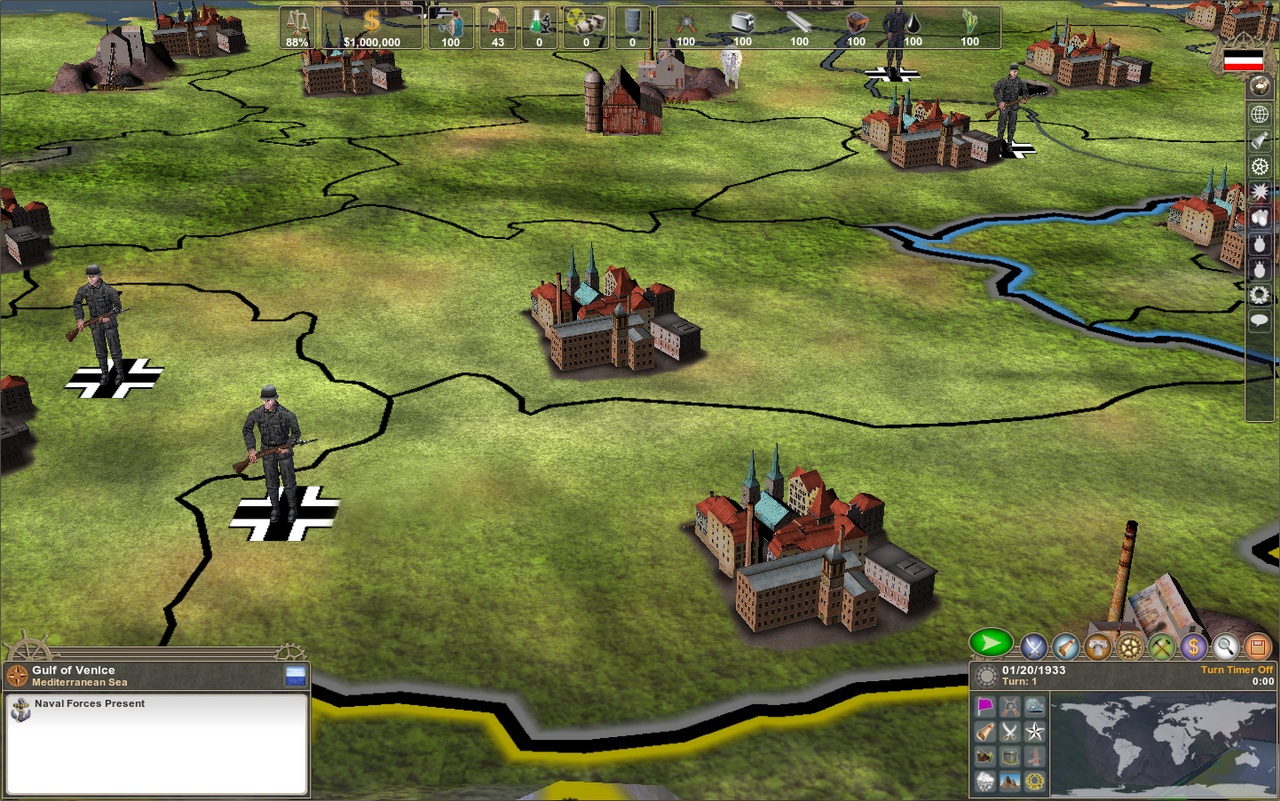This screenshot has width=1280, height=801.
Task: Select the hammer and pickaxe resources icon
Action: (x=1162, y=647)
